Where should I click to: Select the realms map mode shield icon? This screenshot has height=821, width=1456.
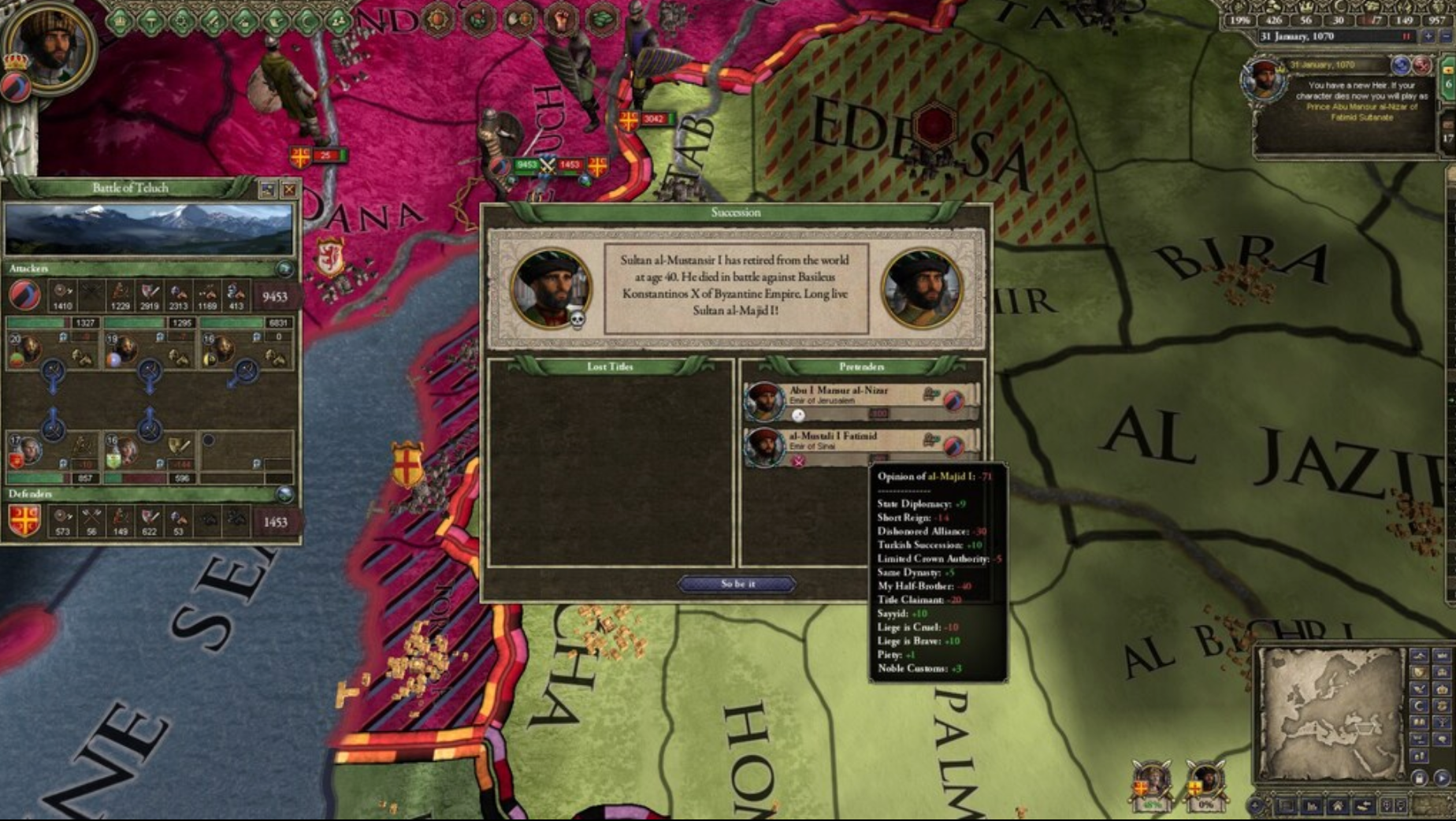(1419, 672)
